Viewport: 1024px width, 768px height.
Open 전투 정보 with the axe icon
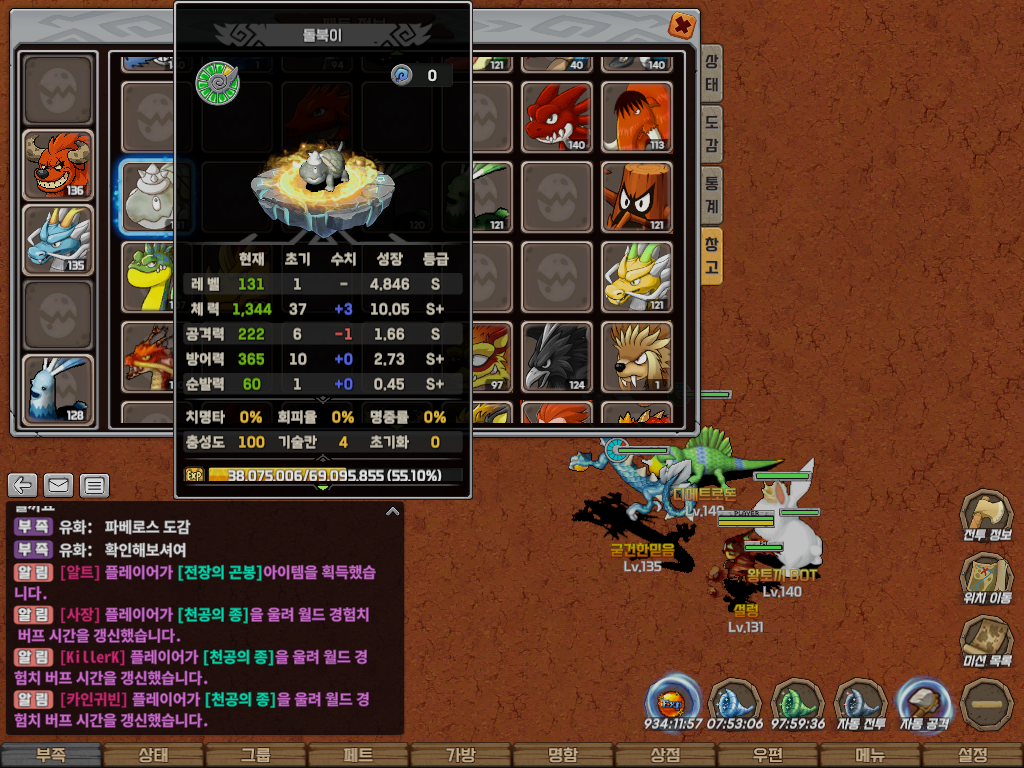986,517
